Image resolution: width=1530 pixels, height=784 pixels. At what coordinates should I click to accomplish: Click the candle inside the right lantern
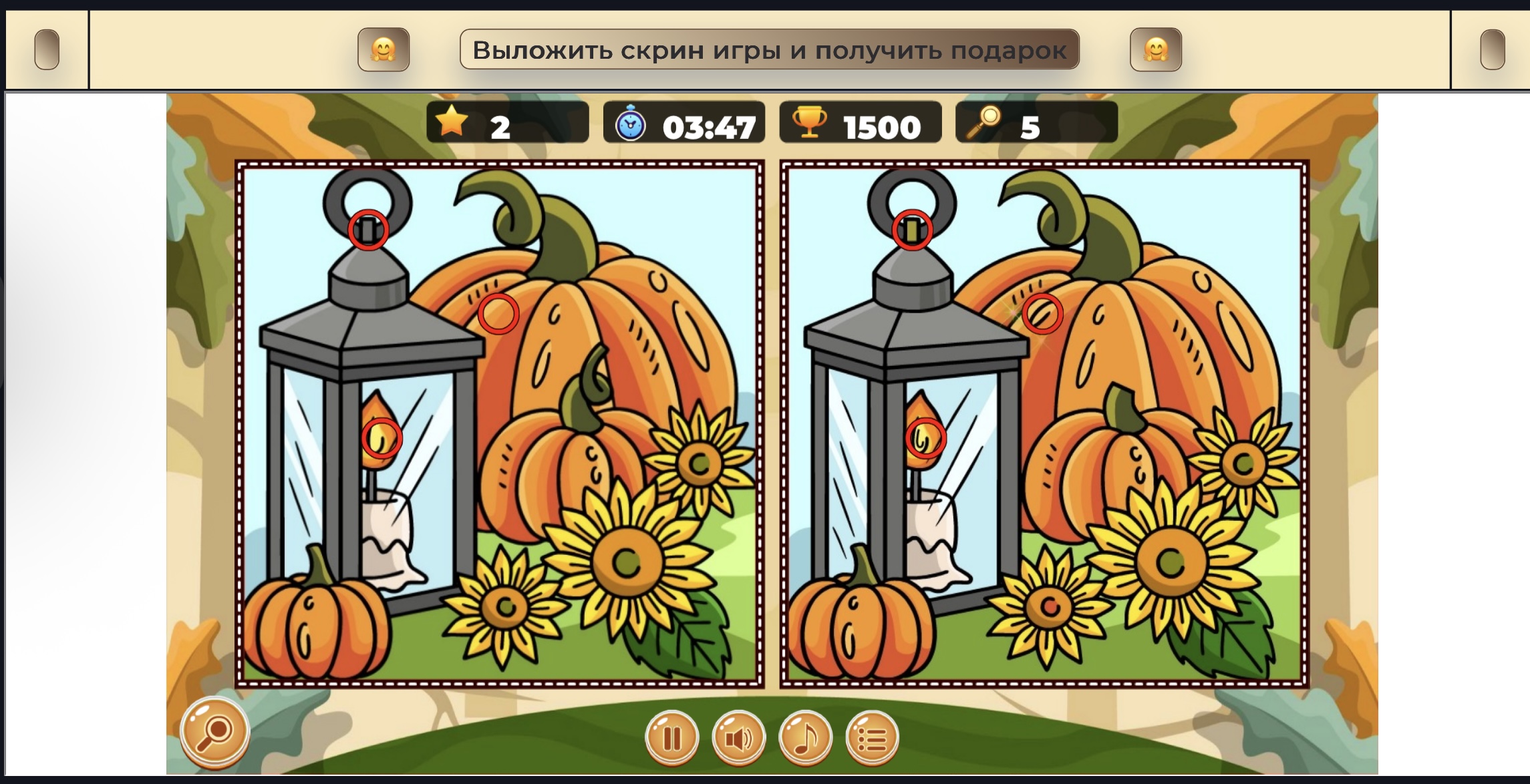pyautogui.click(x=929, y=528)
